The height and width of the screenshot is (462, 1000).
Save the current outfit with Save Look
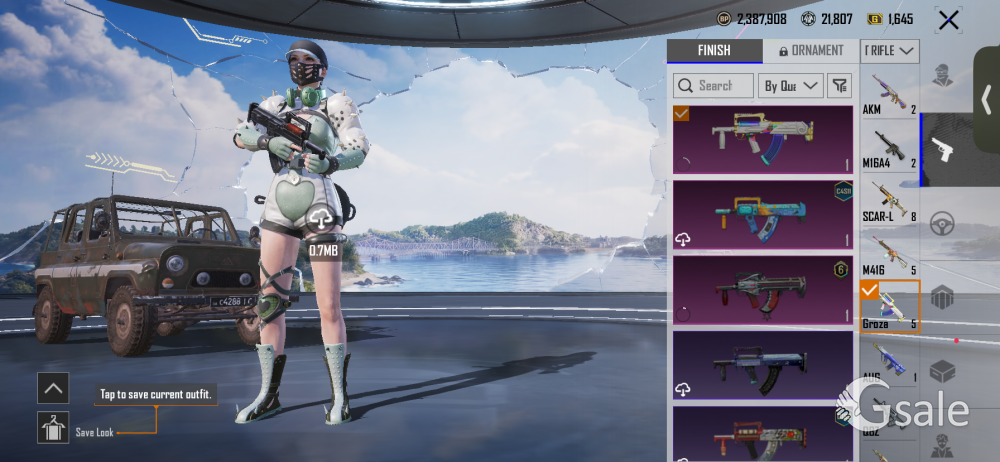(x=53, y=428)
